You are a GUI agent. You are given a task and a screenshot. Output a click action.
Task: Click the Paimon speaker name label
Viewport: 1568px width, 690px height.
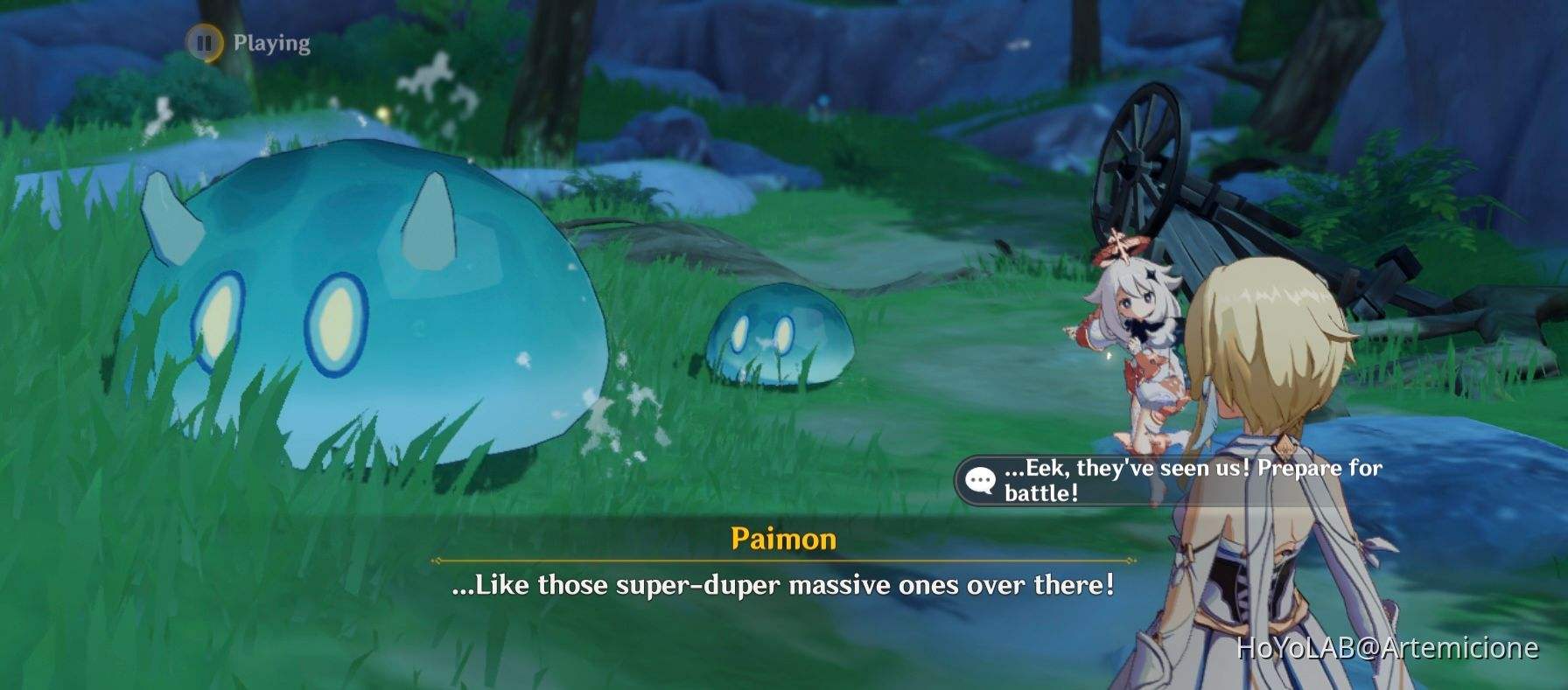coord(781,540)
